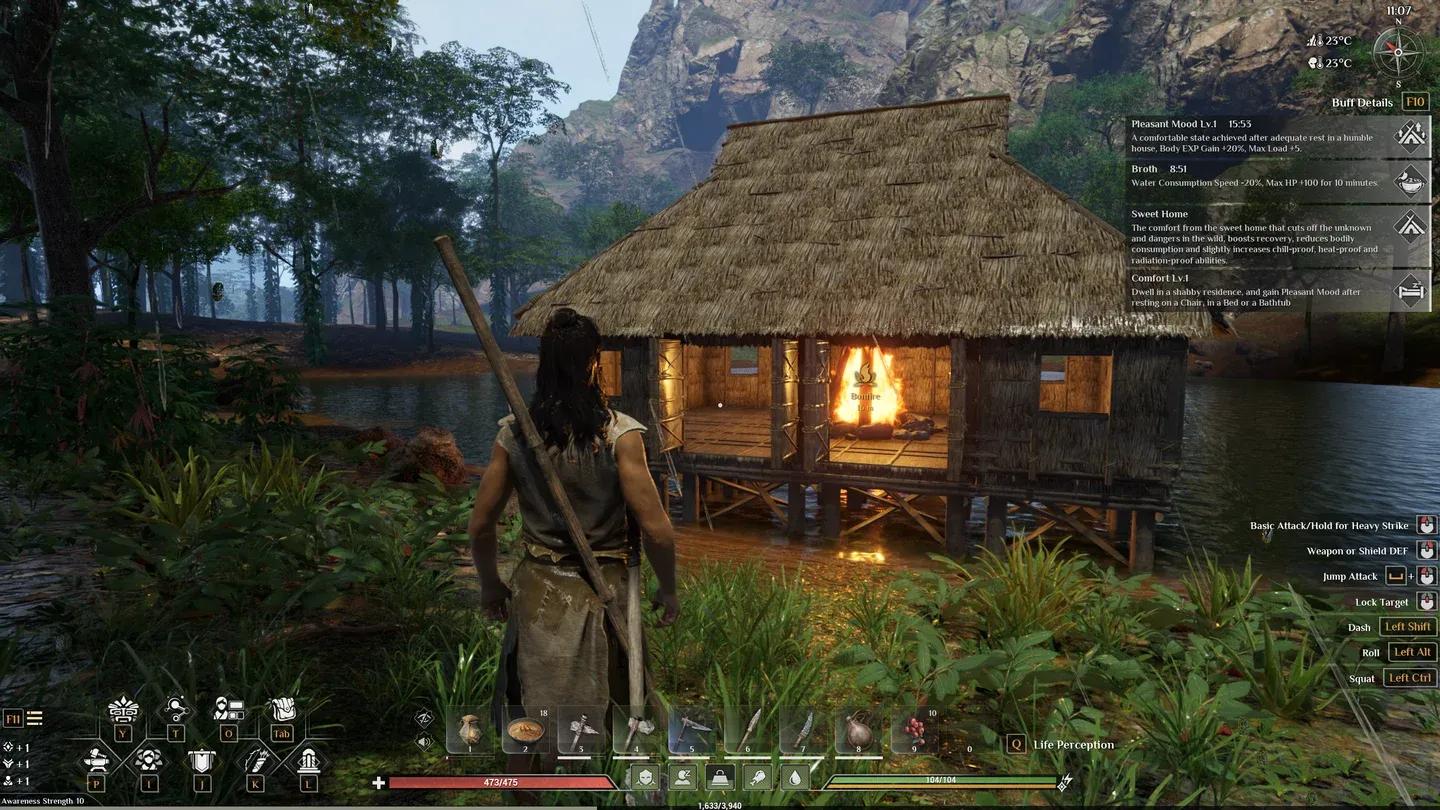Open the bow and quiver menu icon
The image size is (1440, 810).
coord(255,760)
